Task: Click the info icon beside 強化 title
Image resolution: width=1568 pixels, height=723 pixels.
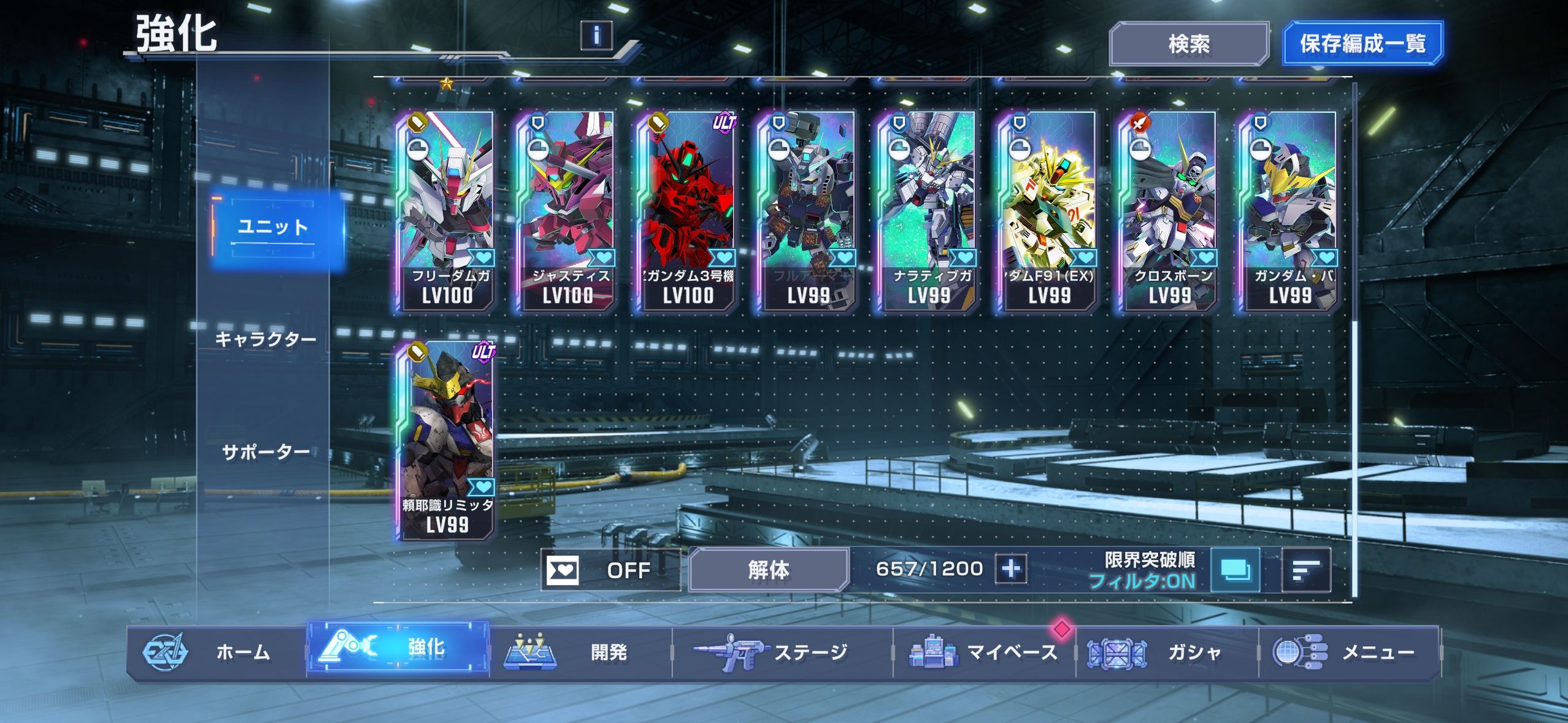Action: point(596,34)
